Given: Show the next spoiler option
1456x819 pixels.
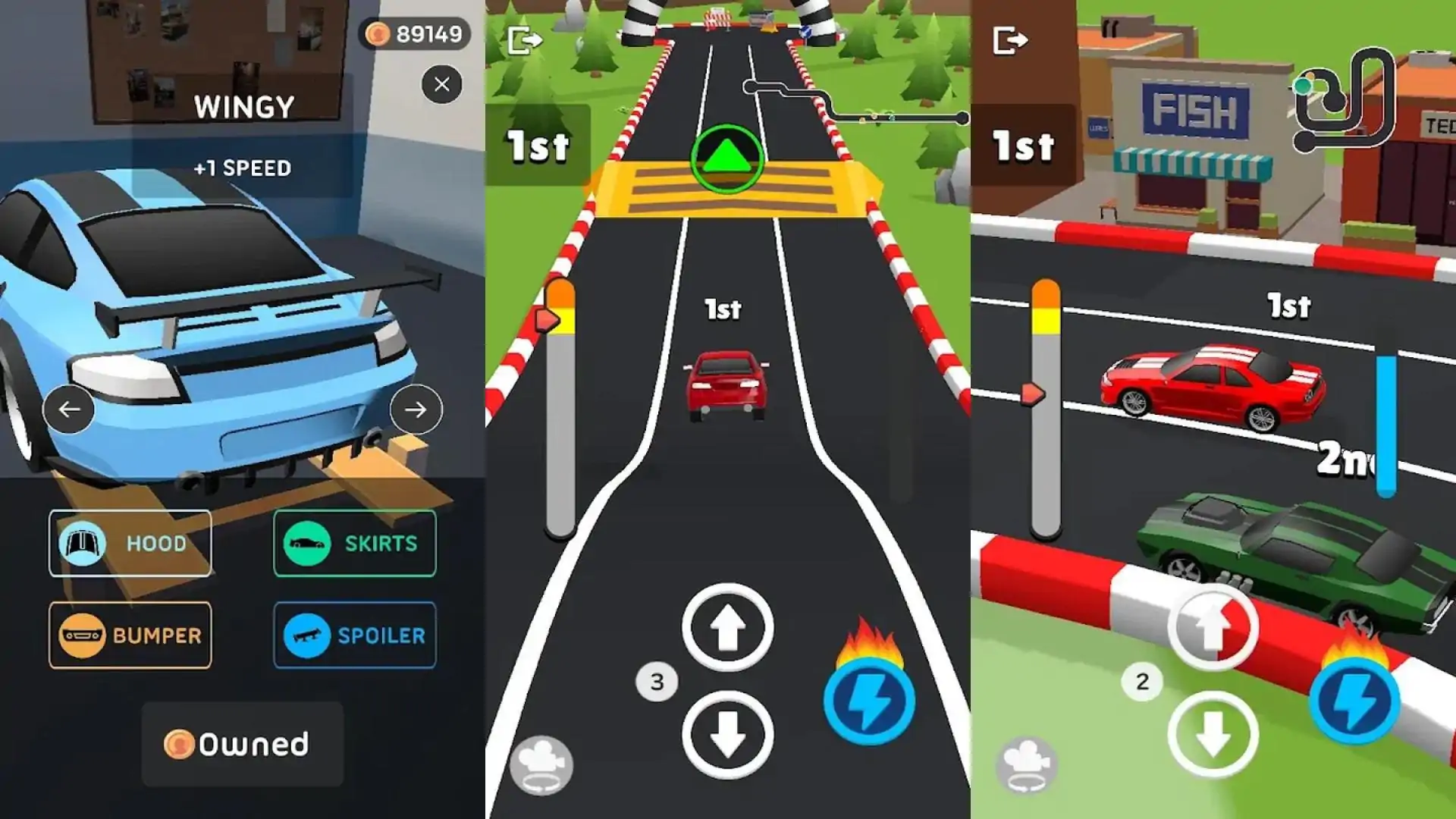Looking at the screenshot, I should coord(416,409).
